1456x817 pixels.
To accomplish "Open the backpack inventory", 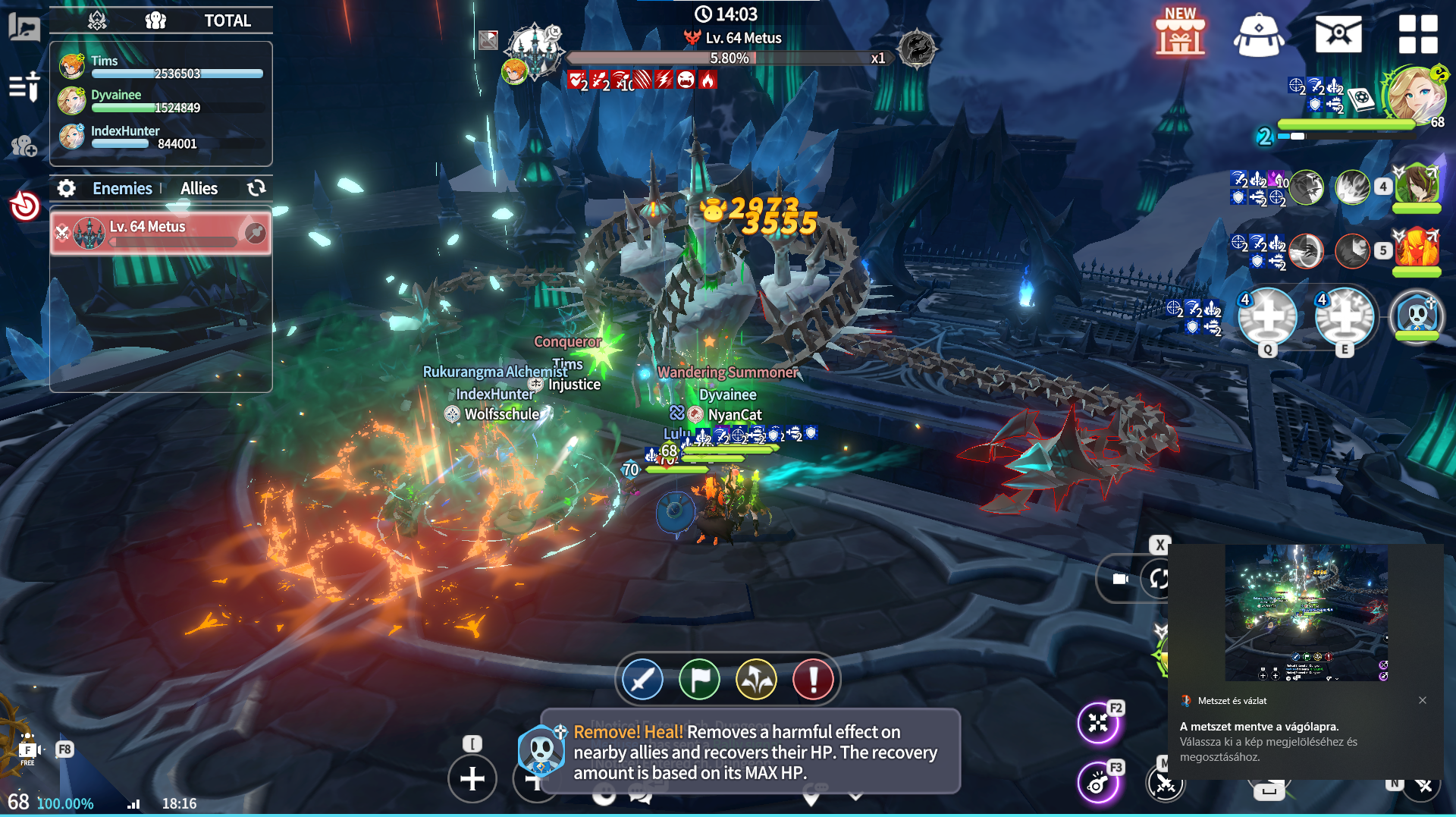I will [x=1259, y=35].
